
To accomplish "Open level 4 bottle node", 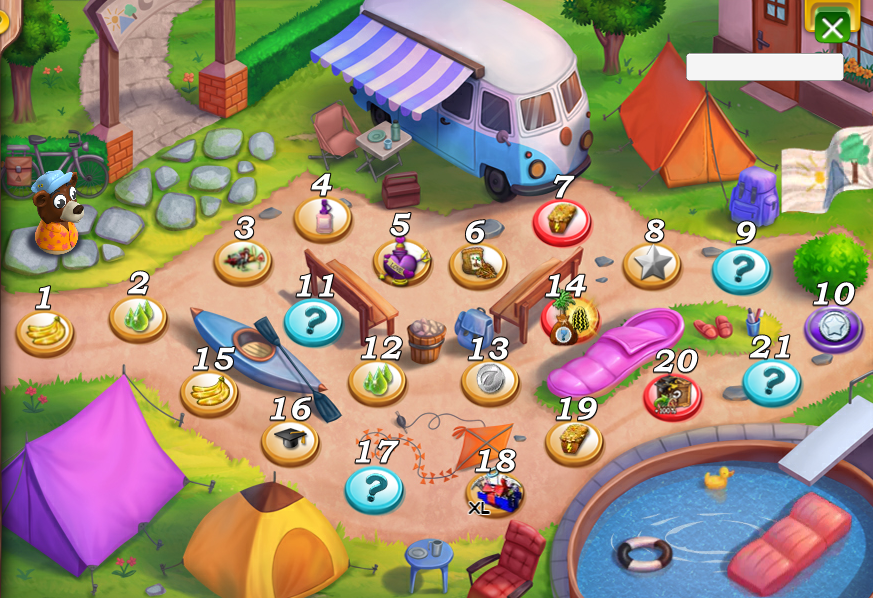I will pos(322,217).
